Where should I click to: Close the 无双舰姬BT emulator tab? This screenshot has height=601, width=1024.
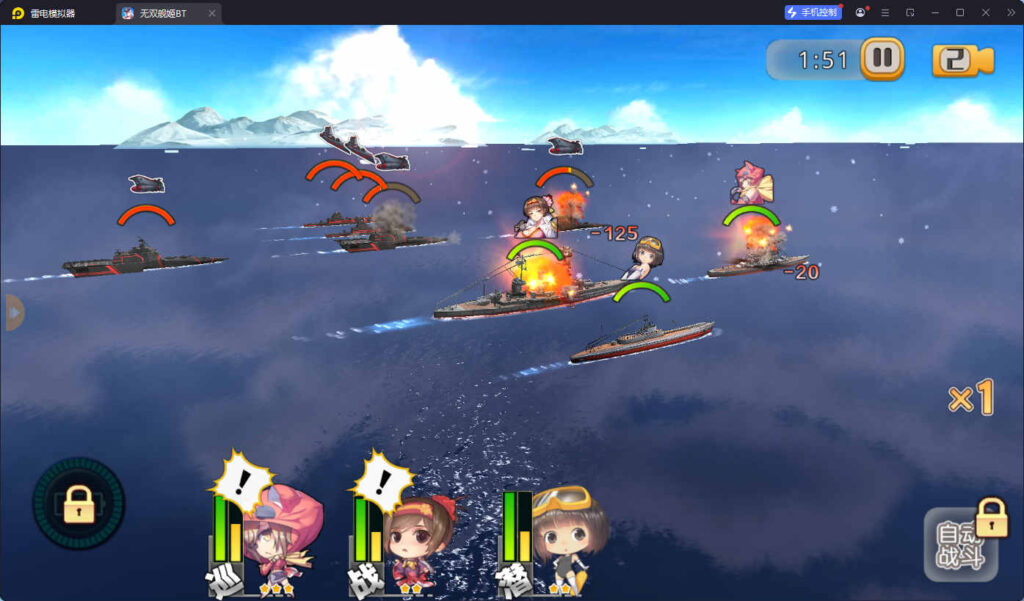click(211, 13)
